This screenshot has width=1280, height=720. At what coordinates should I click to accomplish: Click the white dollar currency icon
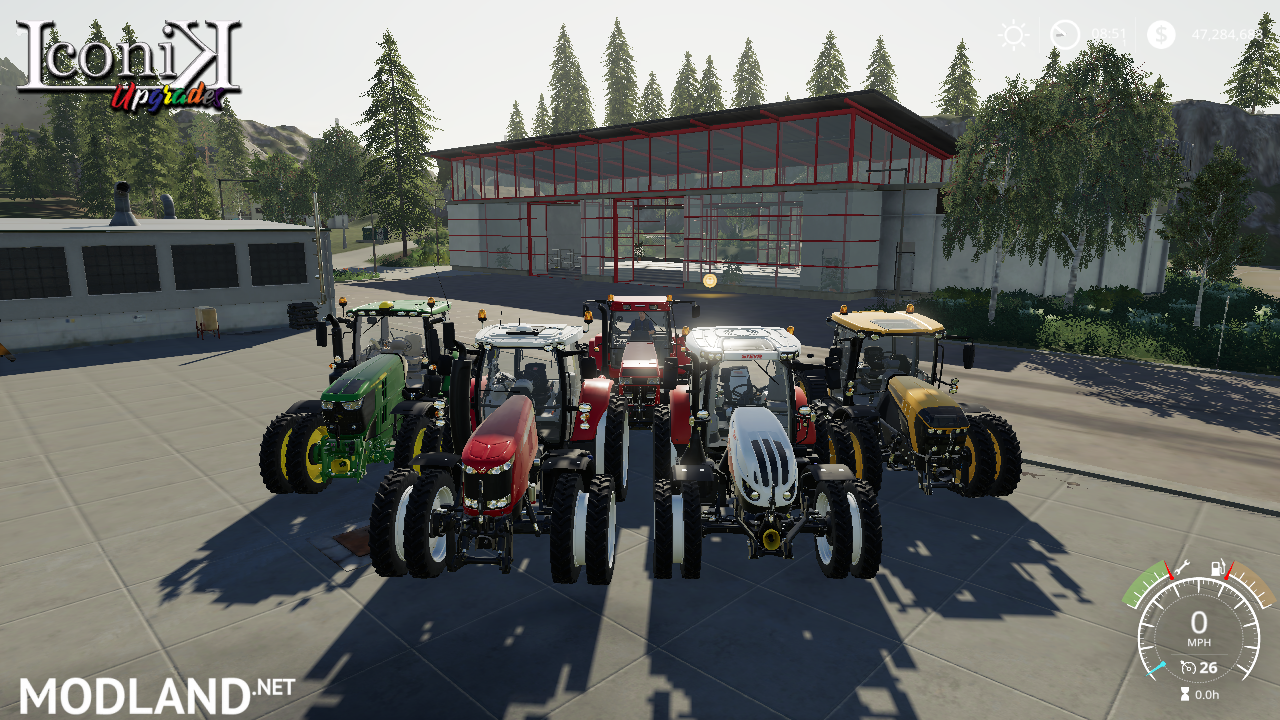[1161, 34]
